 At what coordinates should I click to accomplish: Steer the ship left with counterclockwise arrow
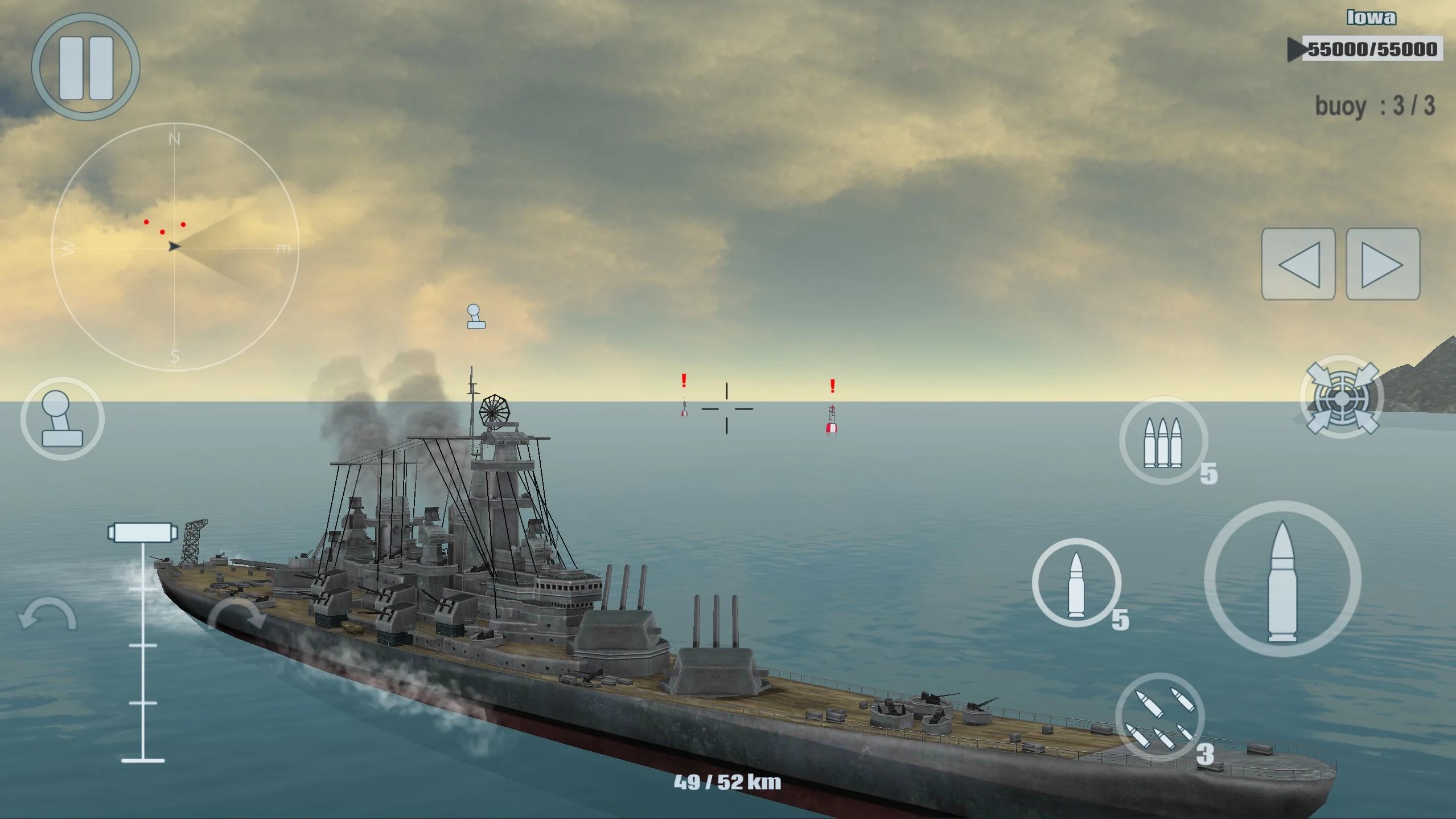coord(47,615)
